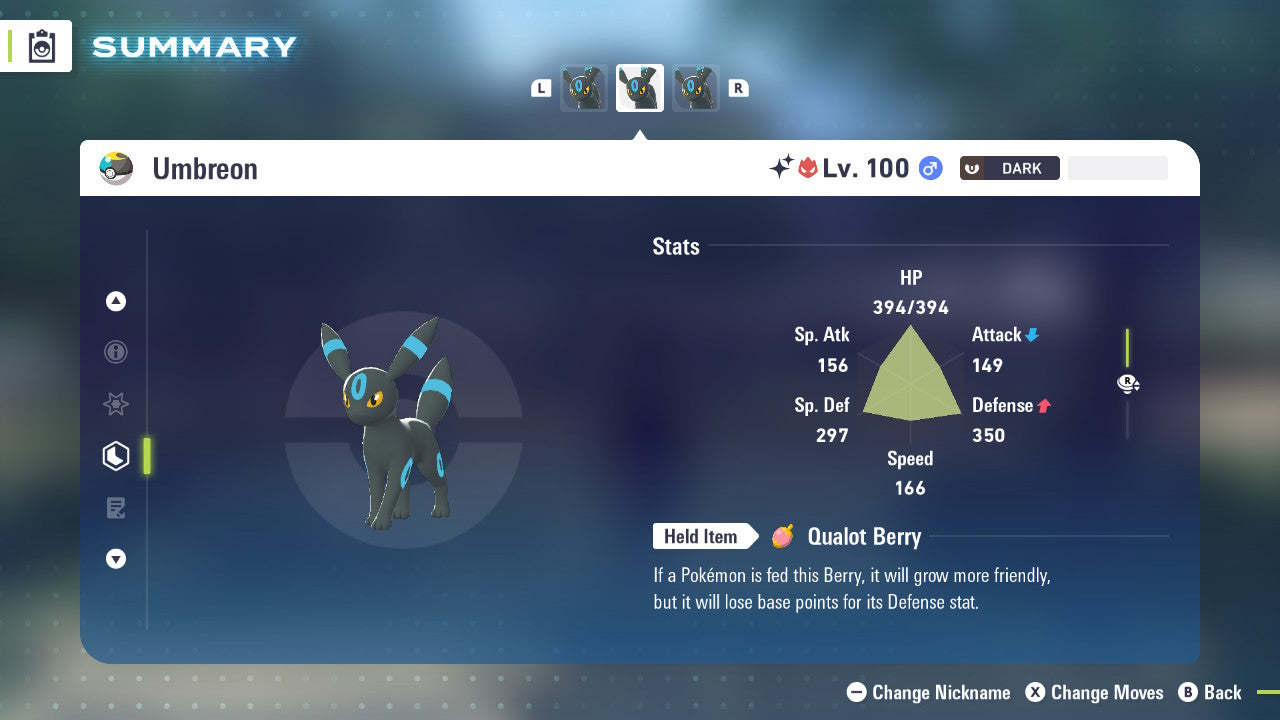Expand next summary section via down arrow

[x=116, y=559]
